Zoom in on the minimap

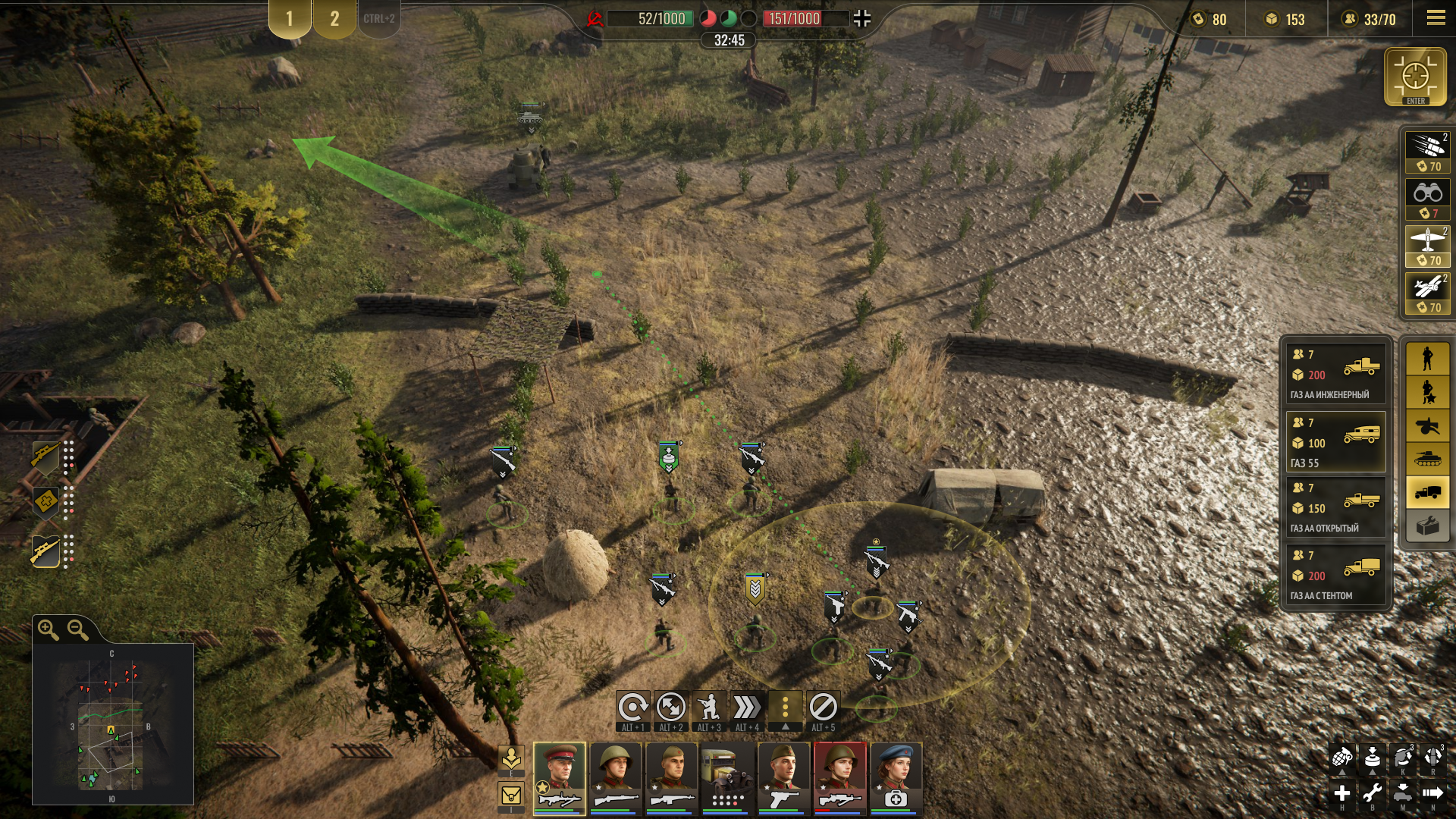(x=49, y=629)
